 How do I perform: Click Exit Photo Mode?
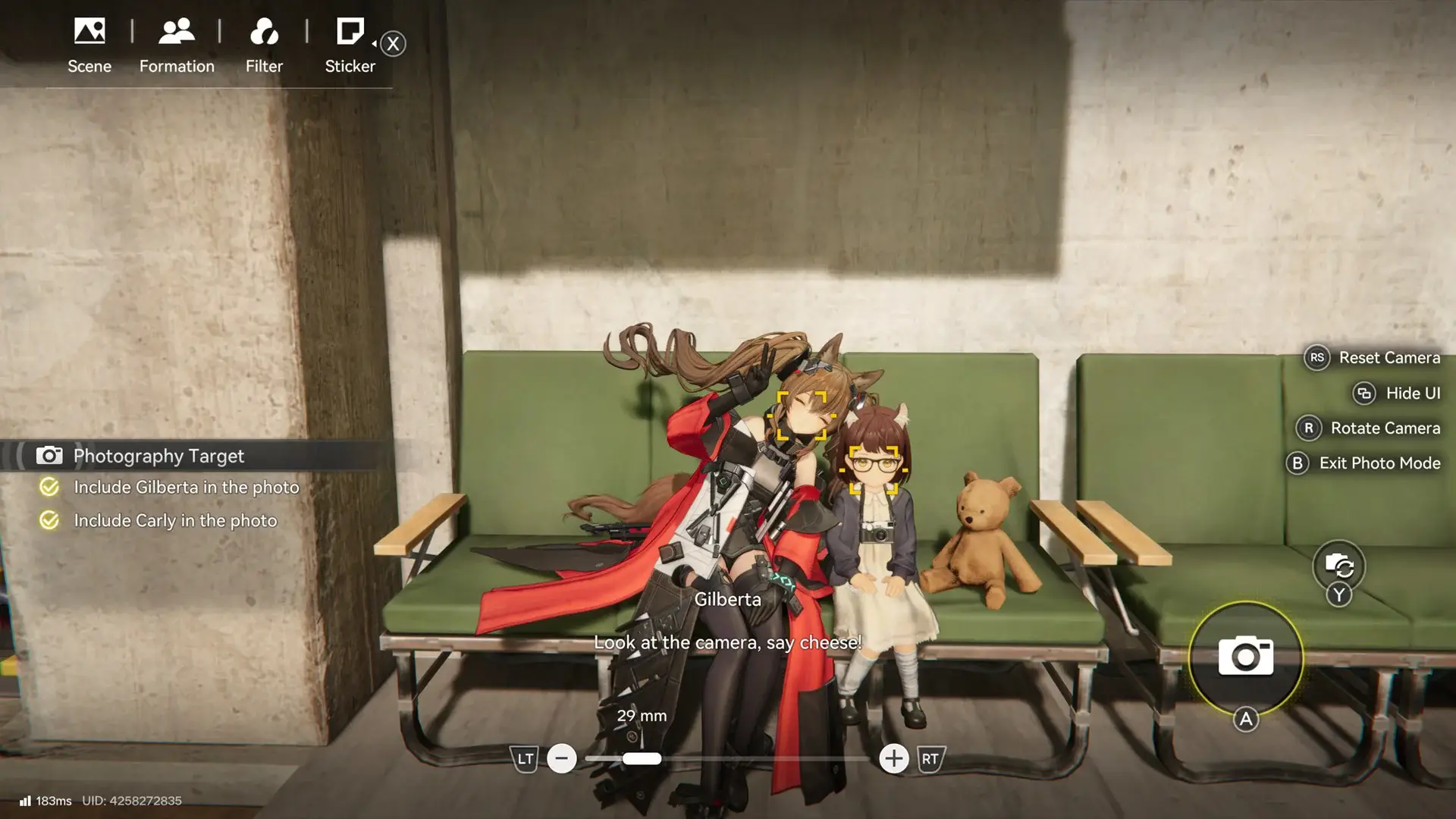coord(1298,463)
